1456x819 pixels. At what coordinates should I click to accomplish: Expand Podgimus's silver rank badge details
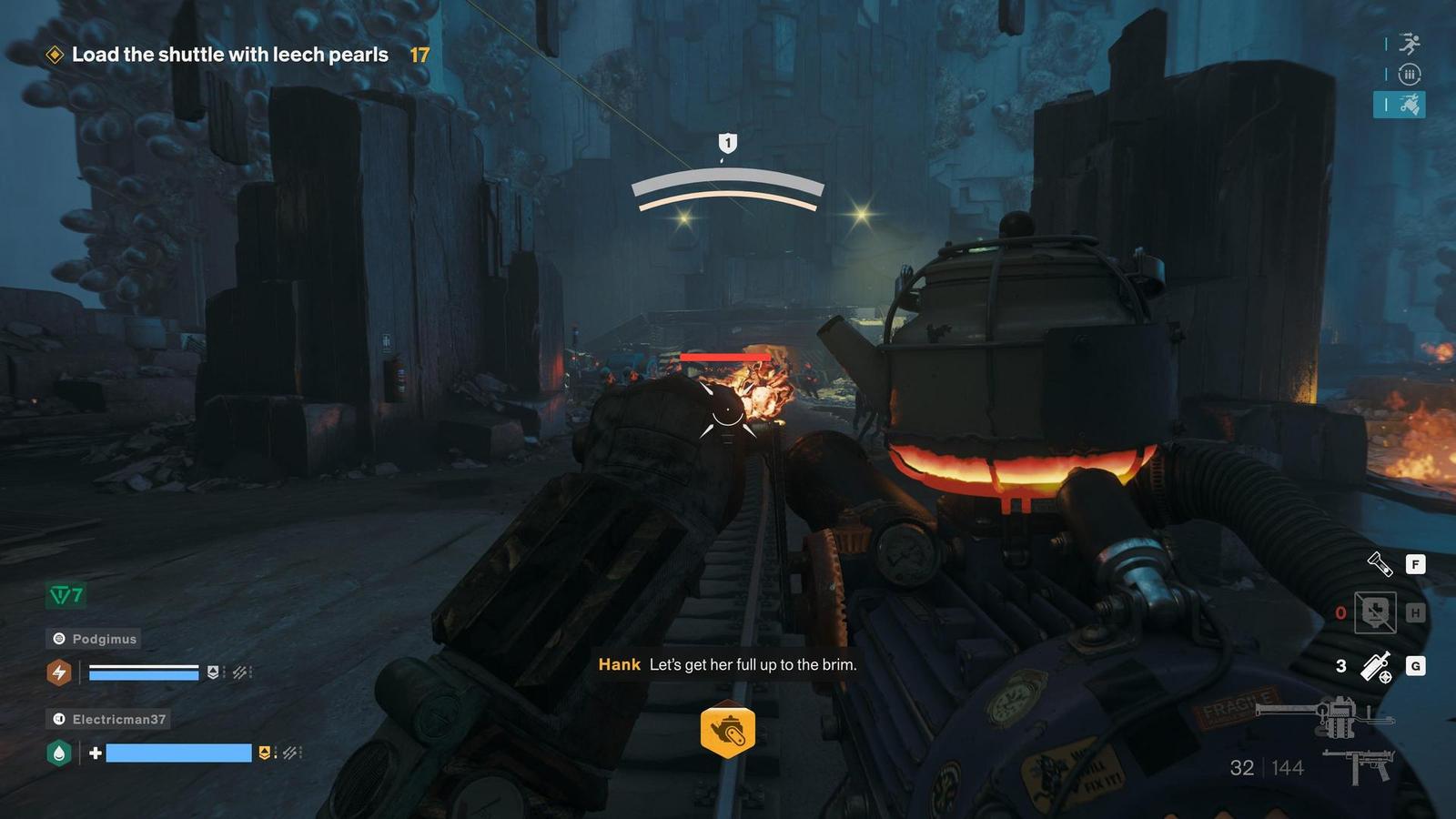214,672
